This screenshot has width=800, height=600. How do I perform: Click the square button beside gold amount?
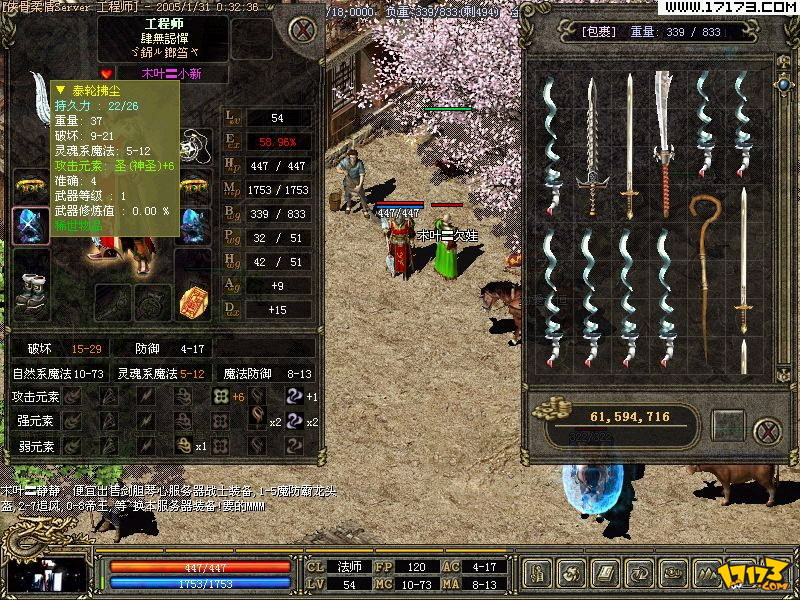[x=727, y=425]
